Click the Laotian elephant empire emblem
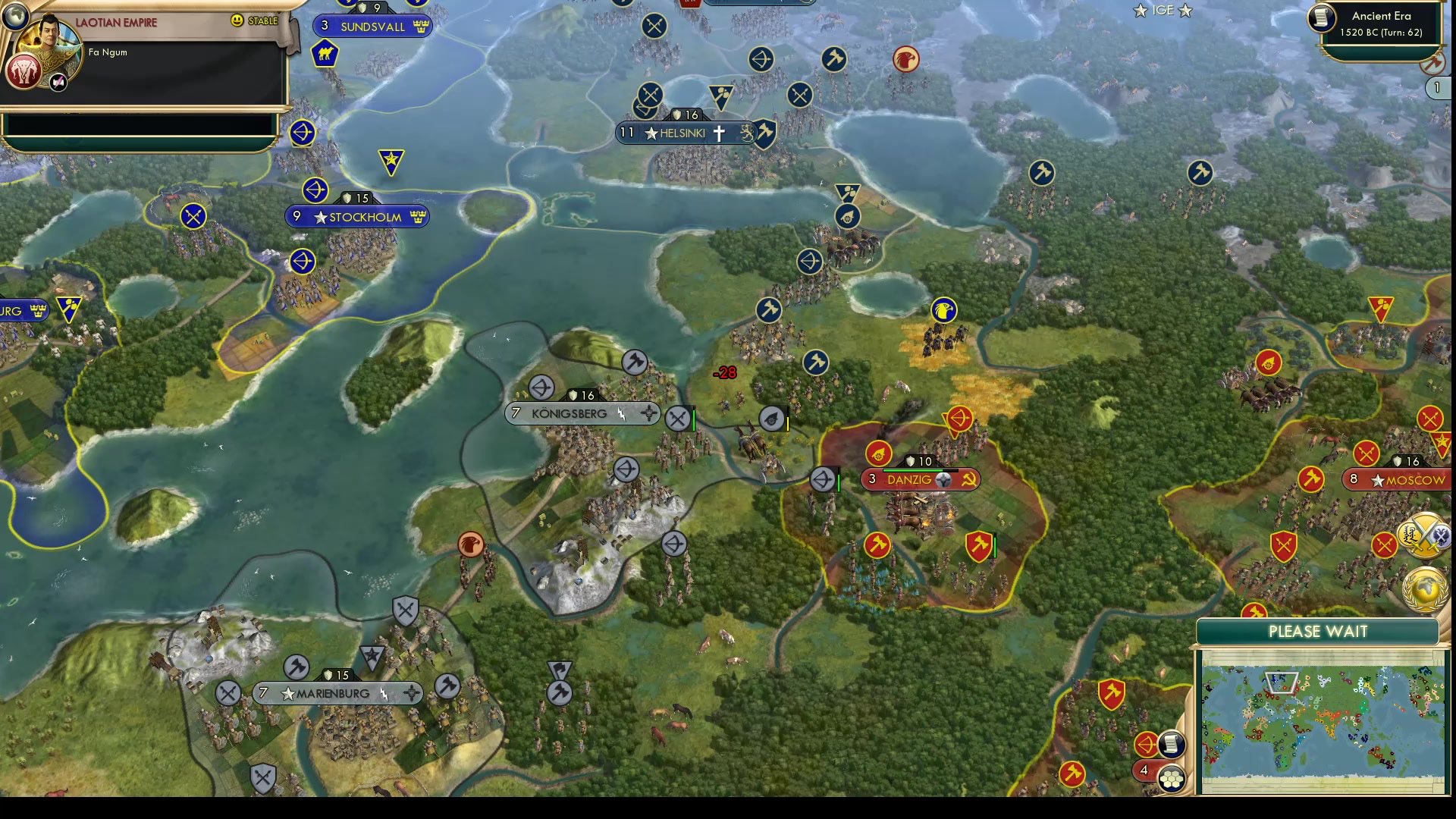The width and height of the screenshot is (1456, 819). tap(25, 73)
